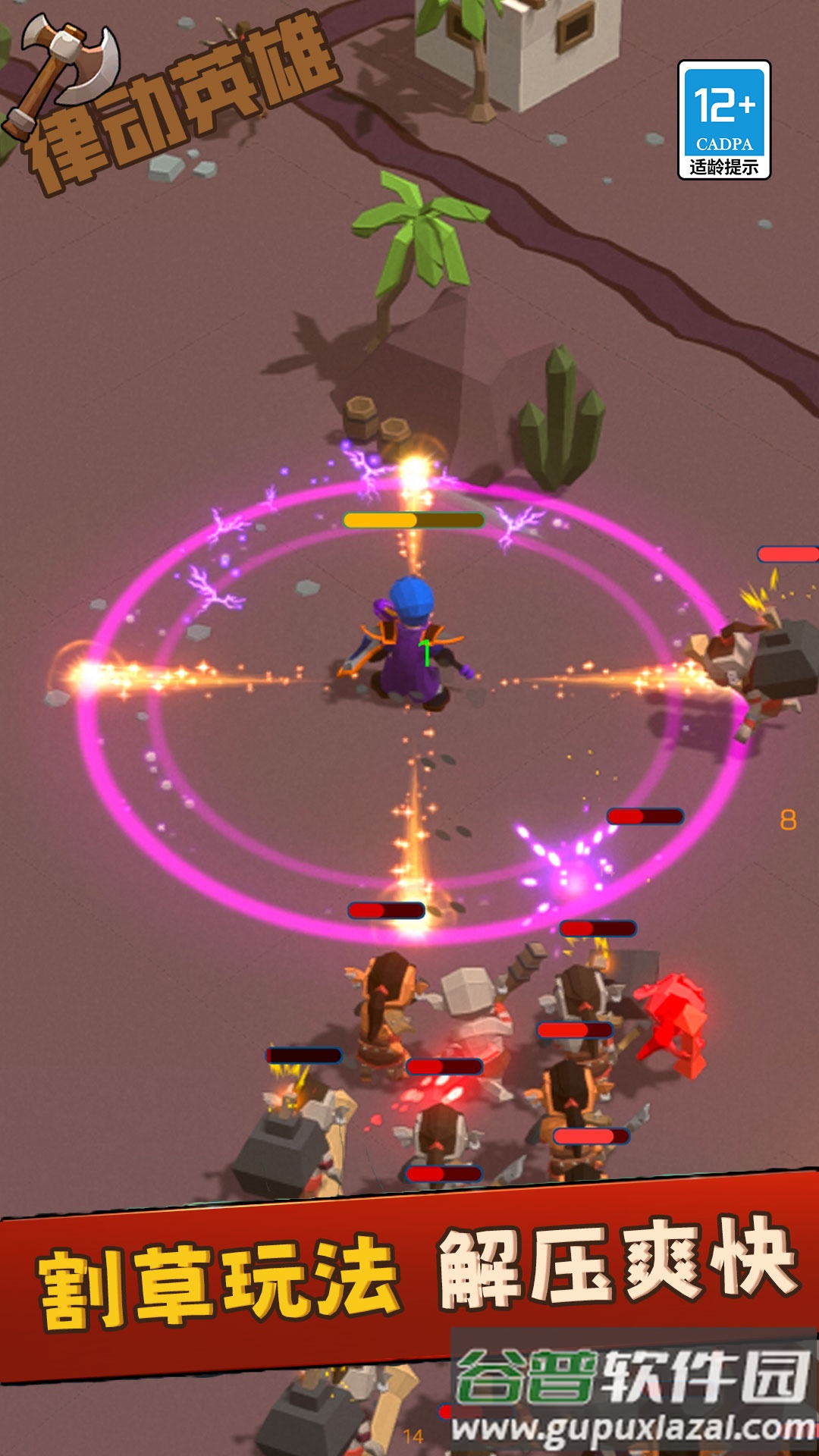Open the 12+ CADPA age rating notice
This screenshot has height=1456, width=819.
click(723, 120)
